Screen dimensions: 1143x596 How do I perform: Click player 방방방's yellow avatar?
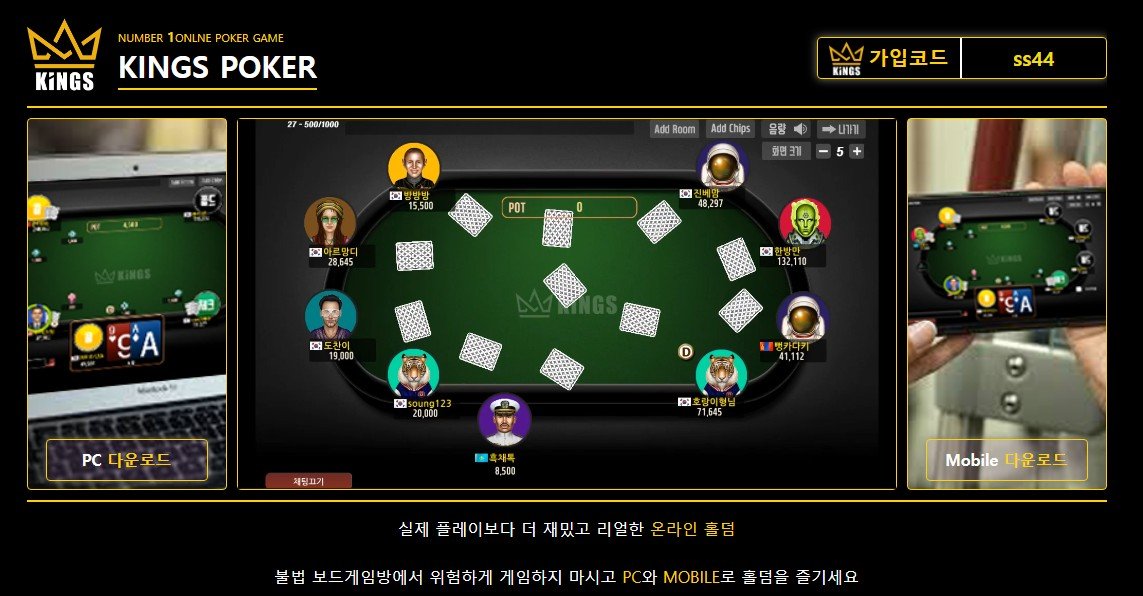click(x=413, y=167)
